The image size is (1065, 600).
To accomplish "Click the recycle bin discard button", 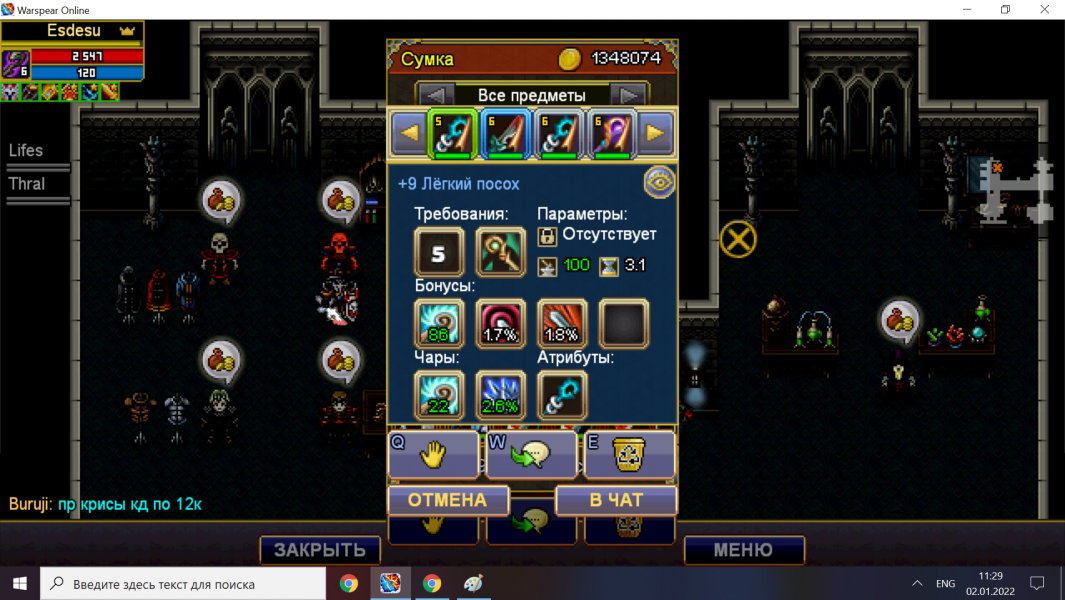I will 629,456.
